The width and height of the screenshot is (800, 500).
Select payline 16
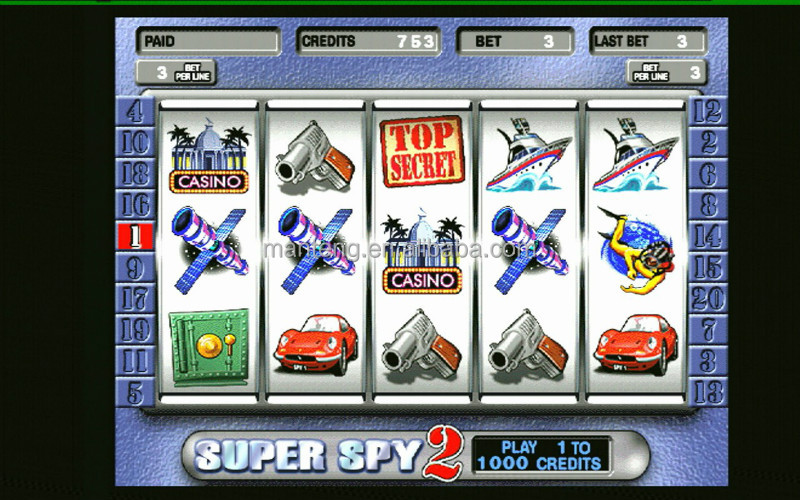click(135, 205)
